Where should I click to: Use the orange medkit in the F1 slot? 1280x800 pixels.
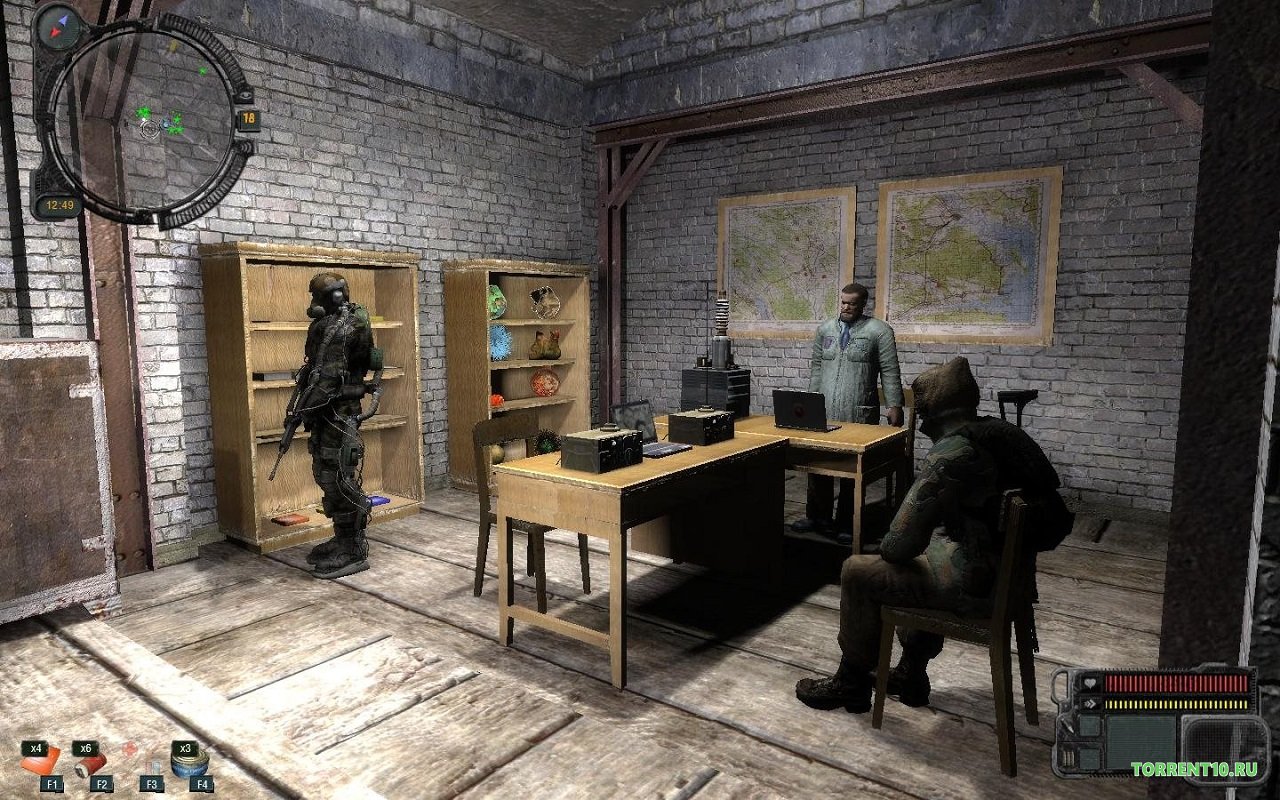42,764
